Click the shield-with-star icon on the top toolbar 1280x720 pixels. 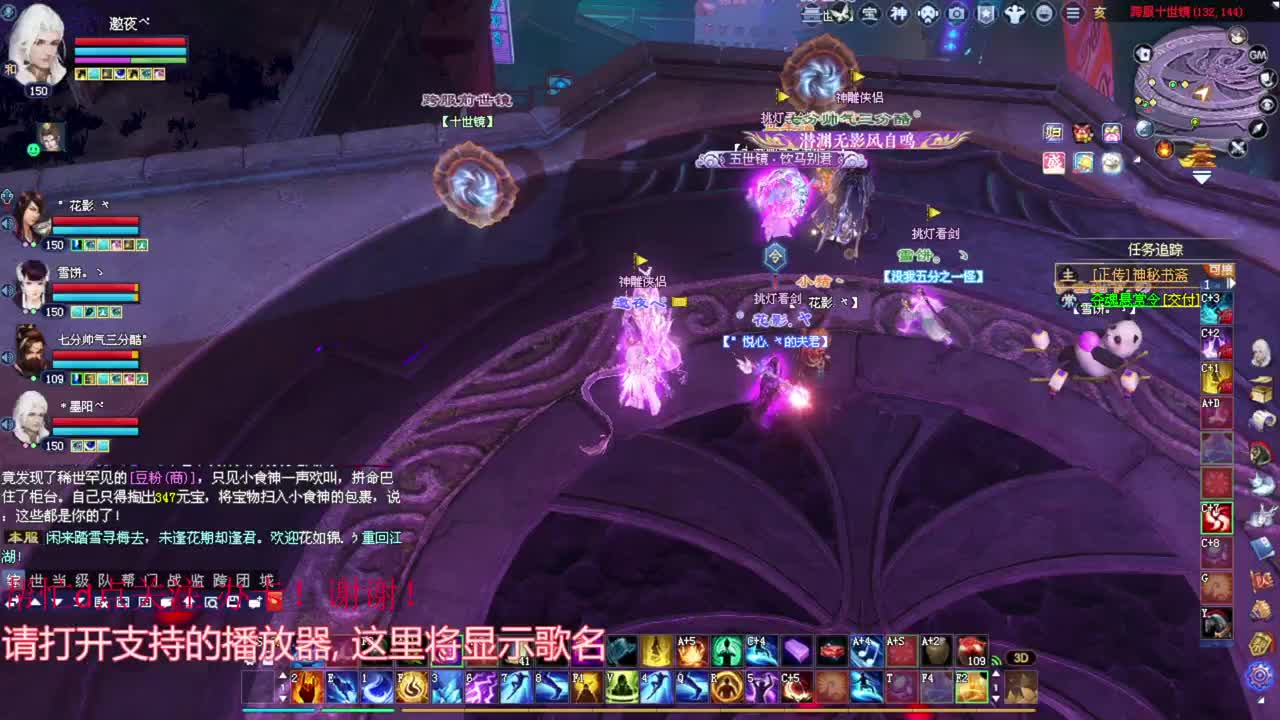[x=986, y=12]
